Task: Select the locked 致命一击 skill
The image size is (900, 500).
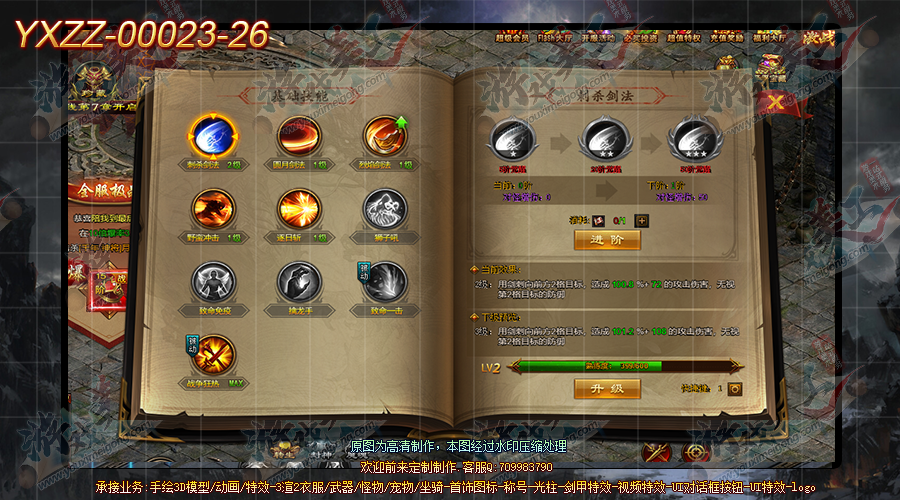Action: click(x=384, y=283)
